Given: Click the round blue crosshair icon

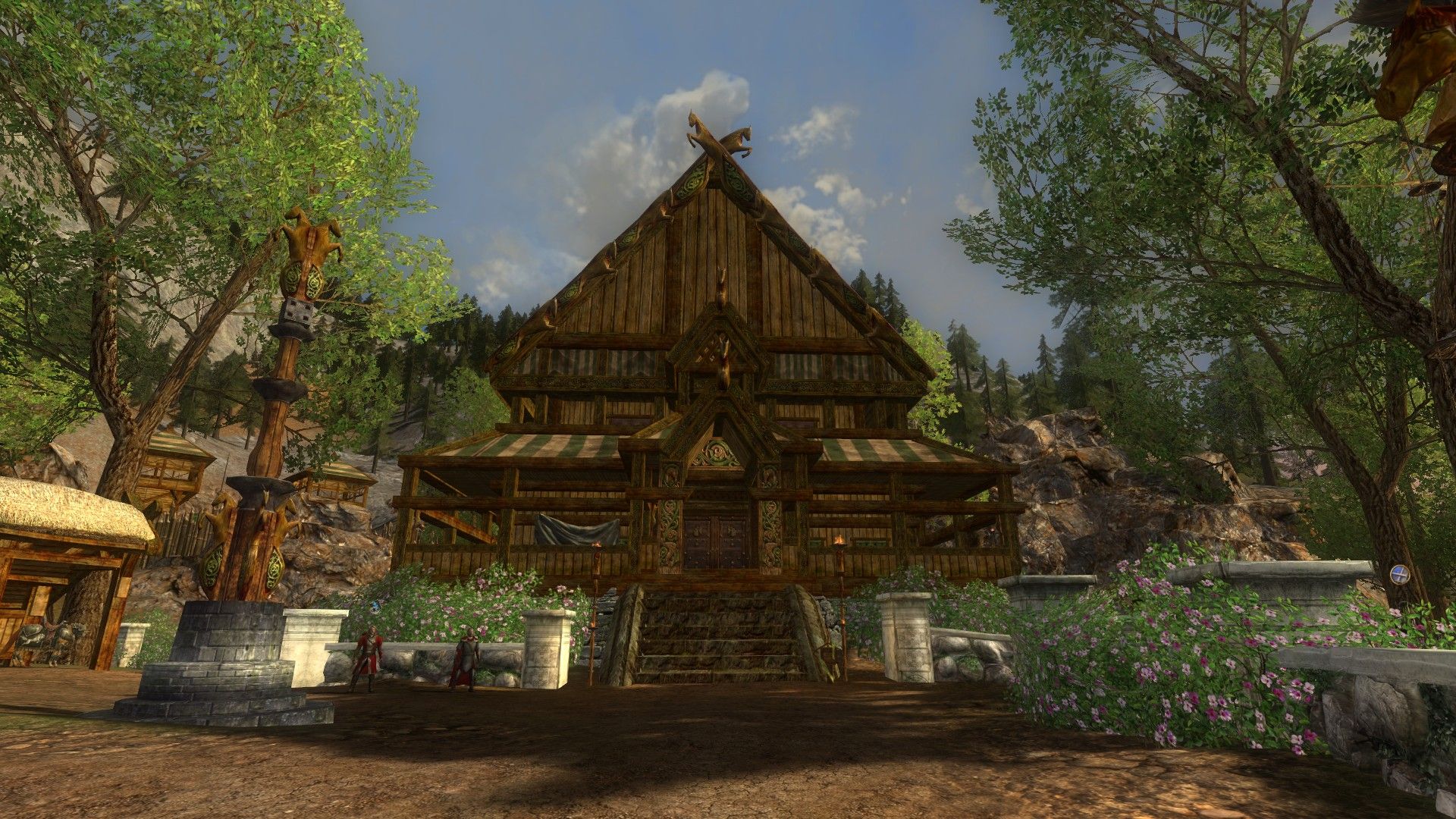Looking at the screenshot, I should tap(1399, 575).
